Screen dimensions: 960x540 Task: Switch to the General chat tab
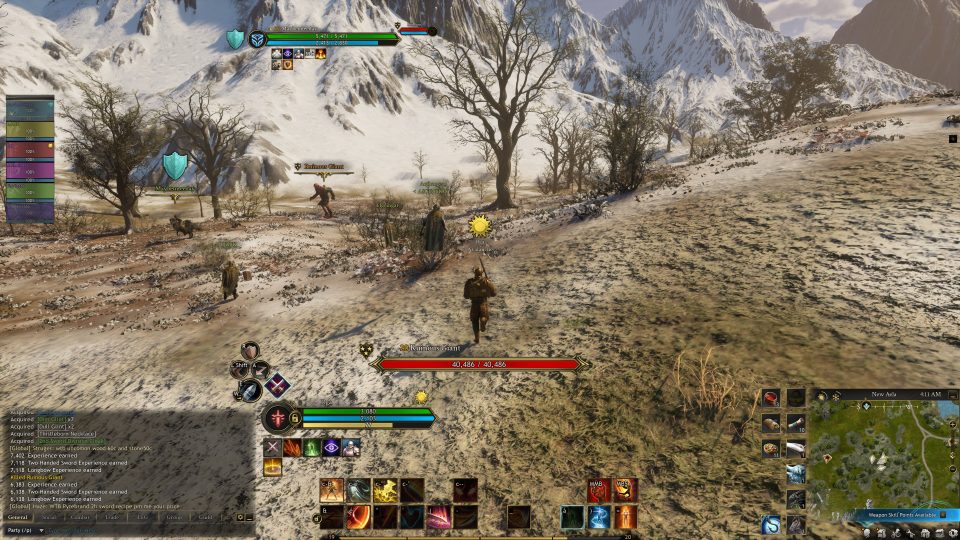point(20,517)
